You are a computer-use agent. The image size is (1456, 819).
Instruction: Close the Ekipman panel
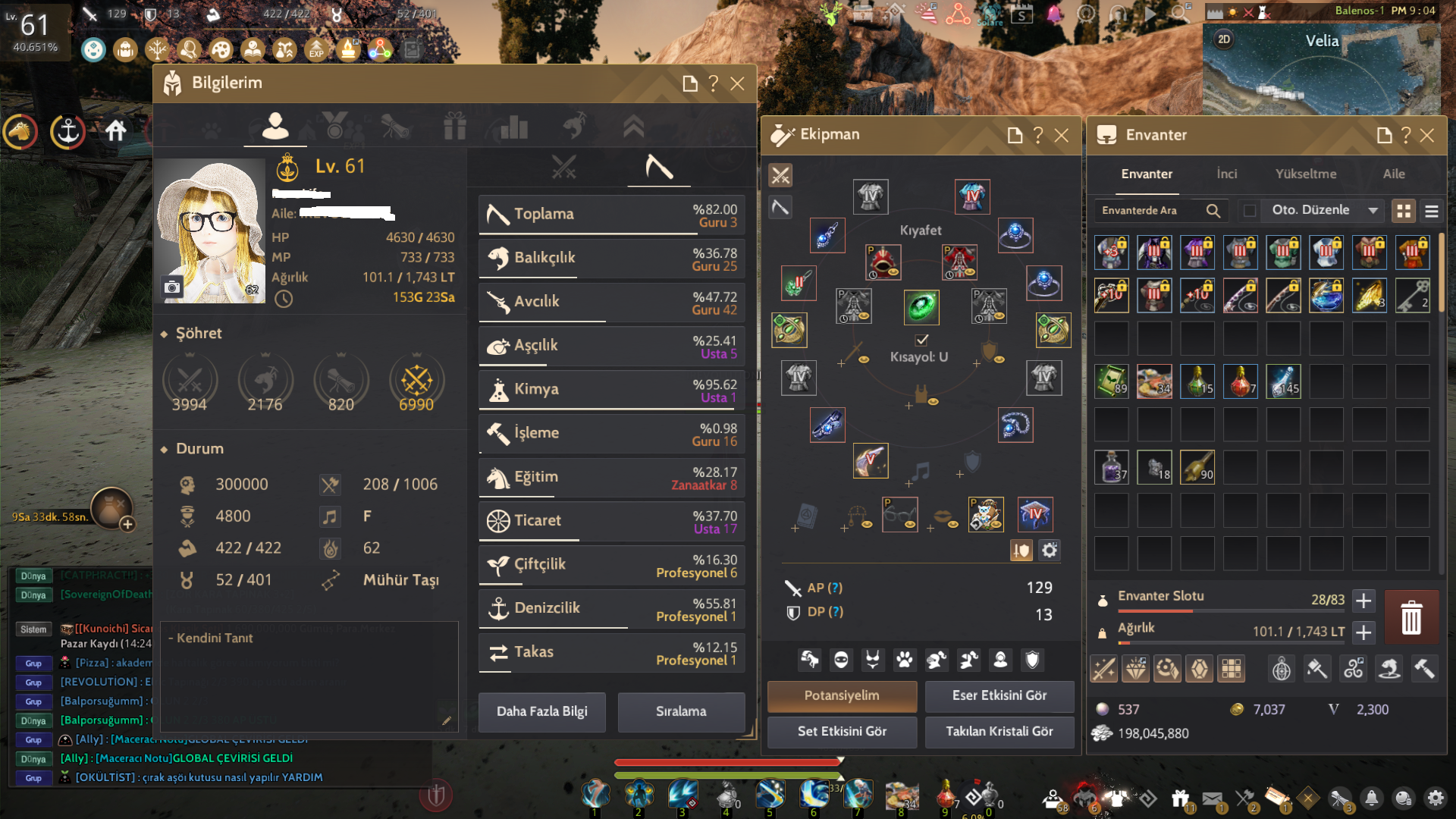tap(1062, 135)
